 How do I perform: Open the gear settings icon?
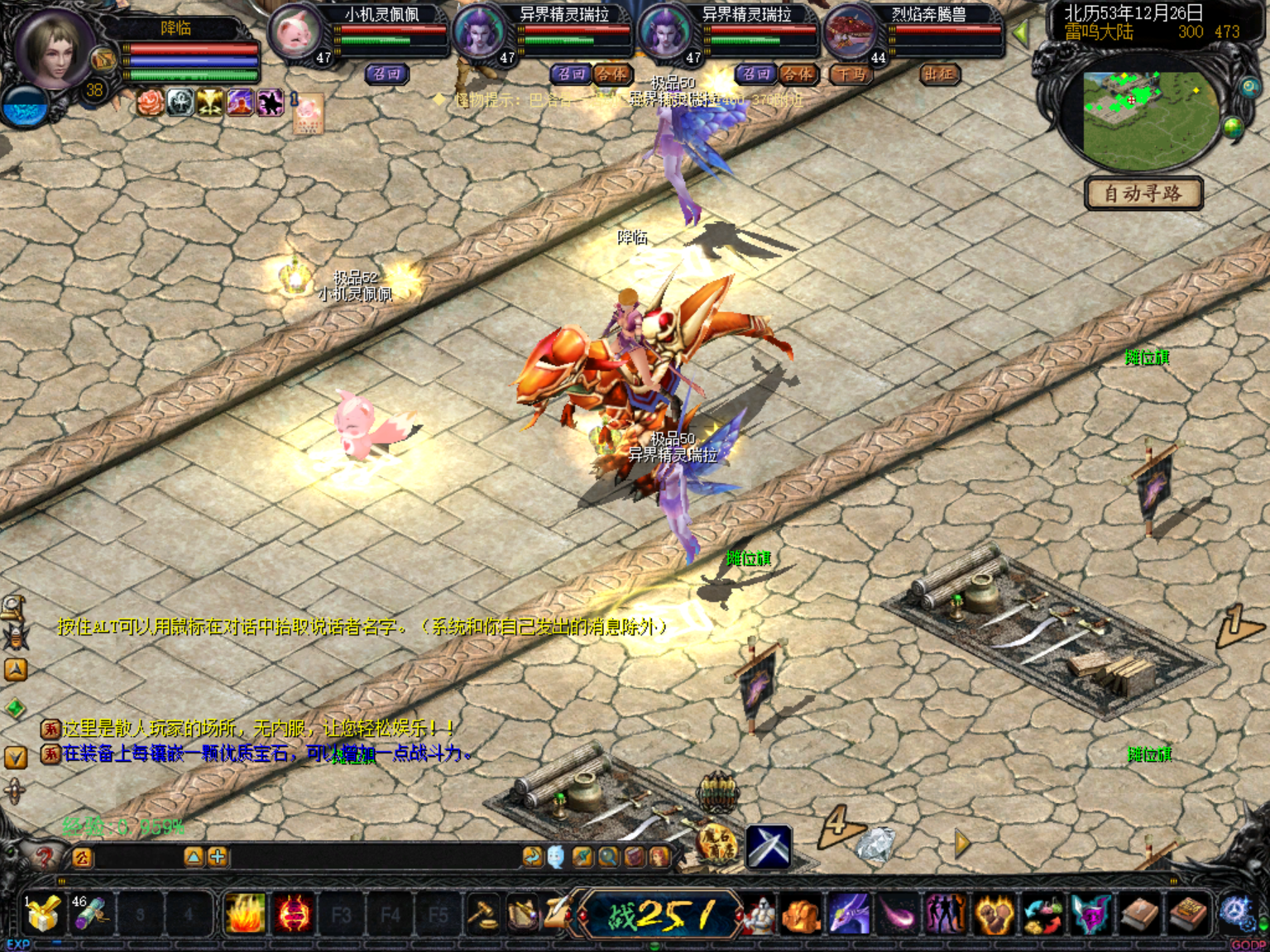coord(1236,914)
